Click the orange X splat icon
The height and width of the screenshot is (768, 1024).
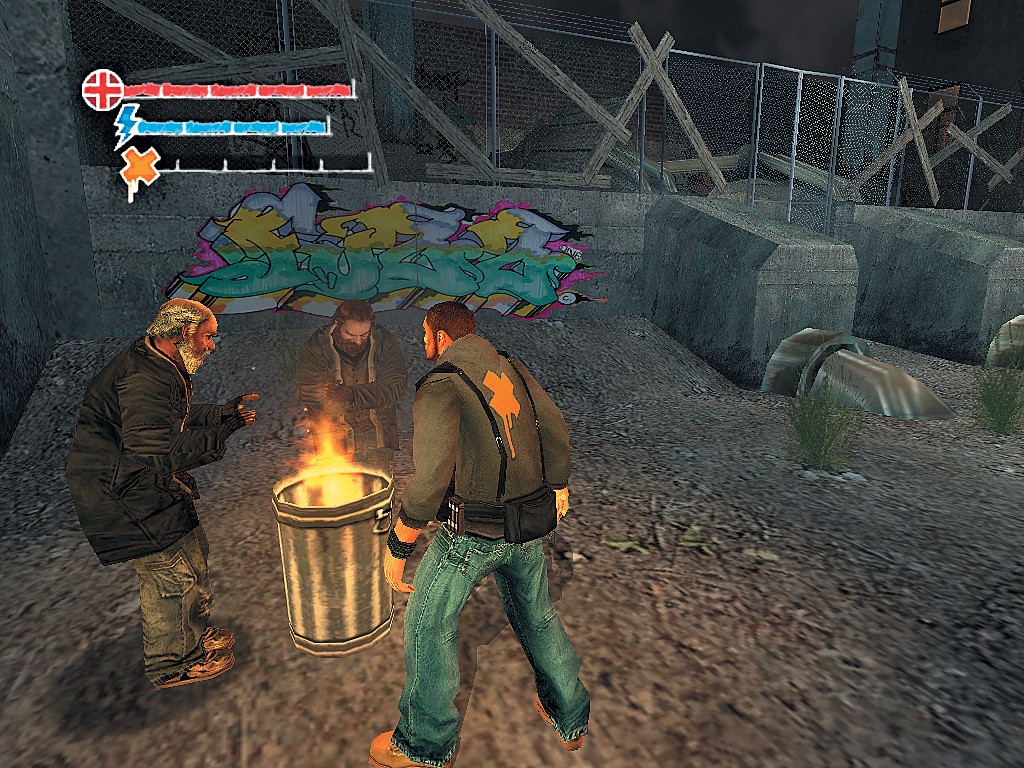tap(139, 168)
